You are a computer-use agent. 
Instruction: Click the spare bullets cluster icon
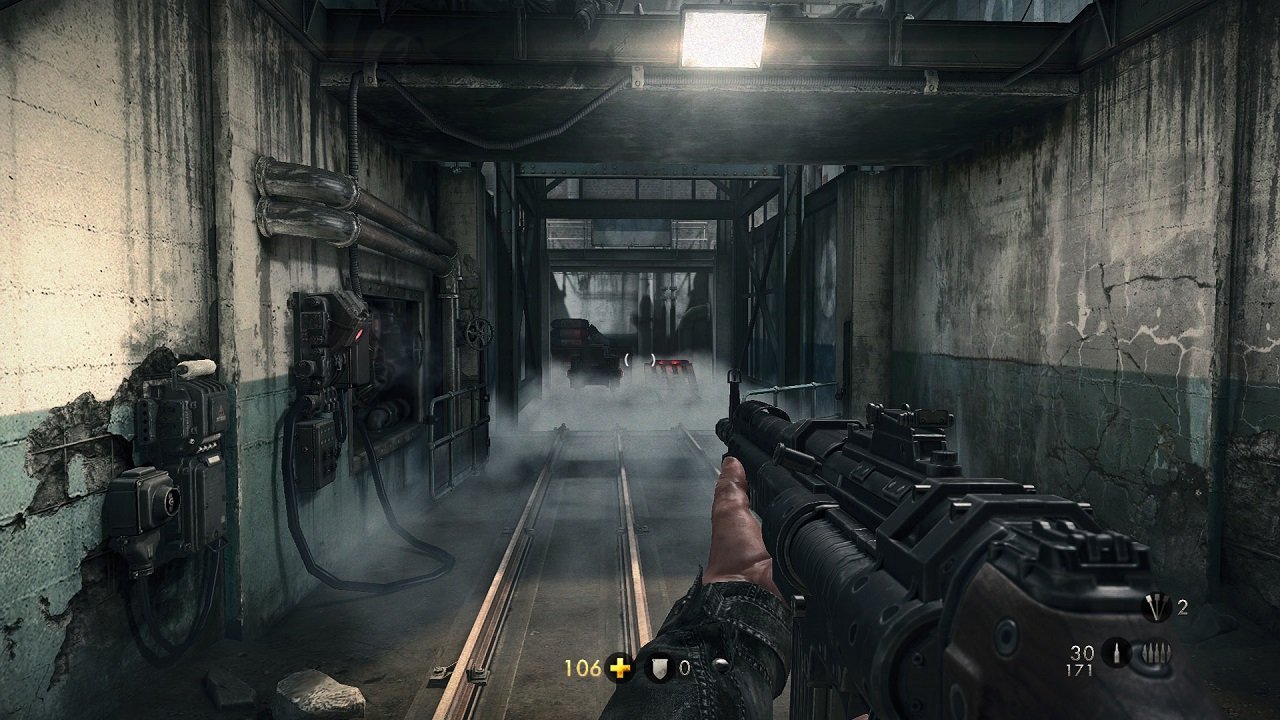[1157, 652]
